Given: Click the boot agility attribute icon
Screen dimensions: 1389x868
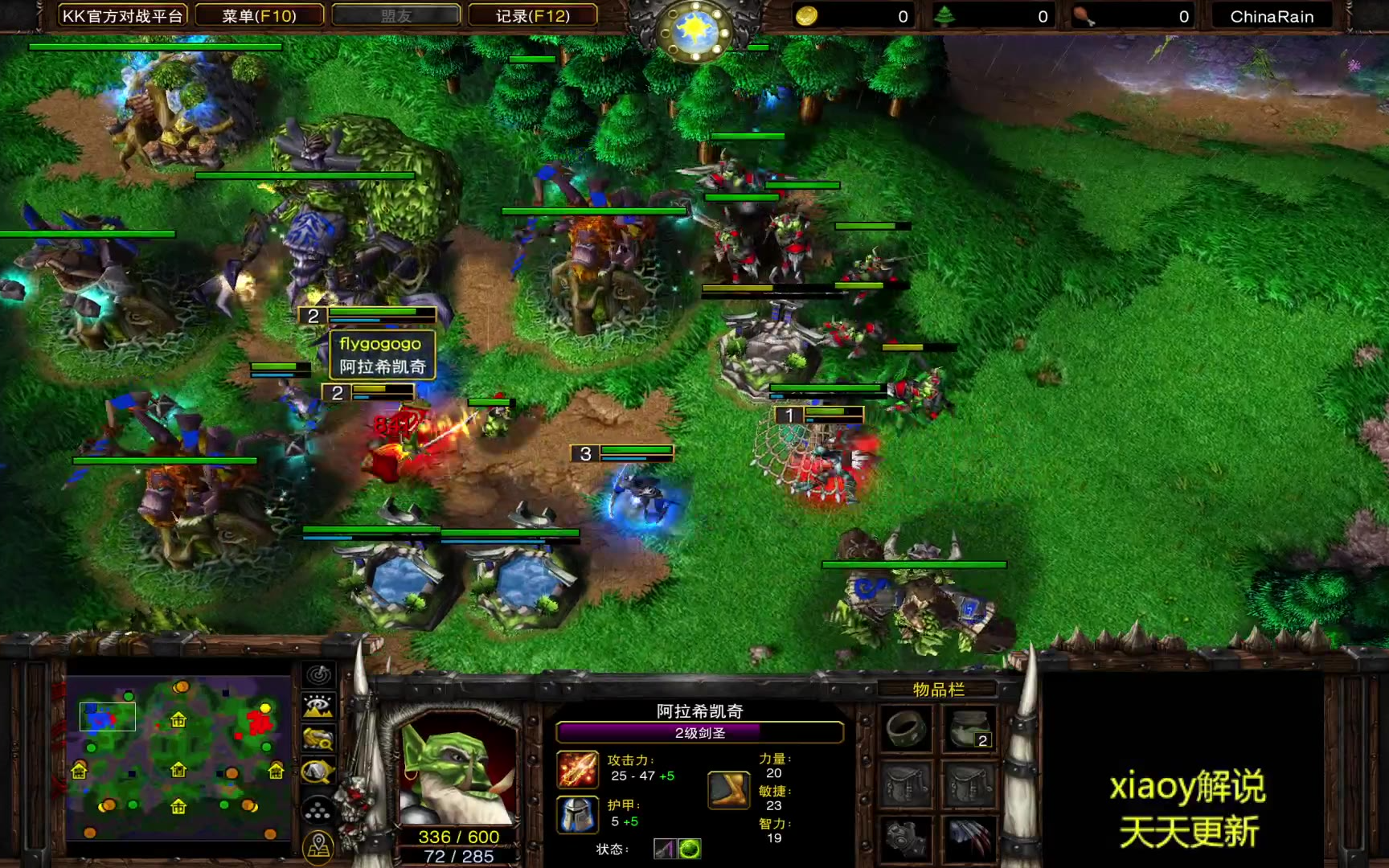Looking at the screenshot, I should point(728,789).
